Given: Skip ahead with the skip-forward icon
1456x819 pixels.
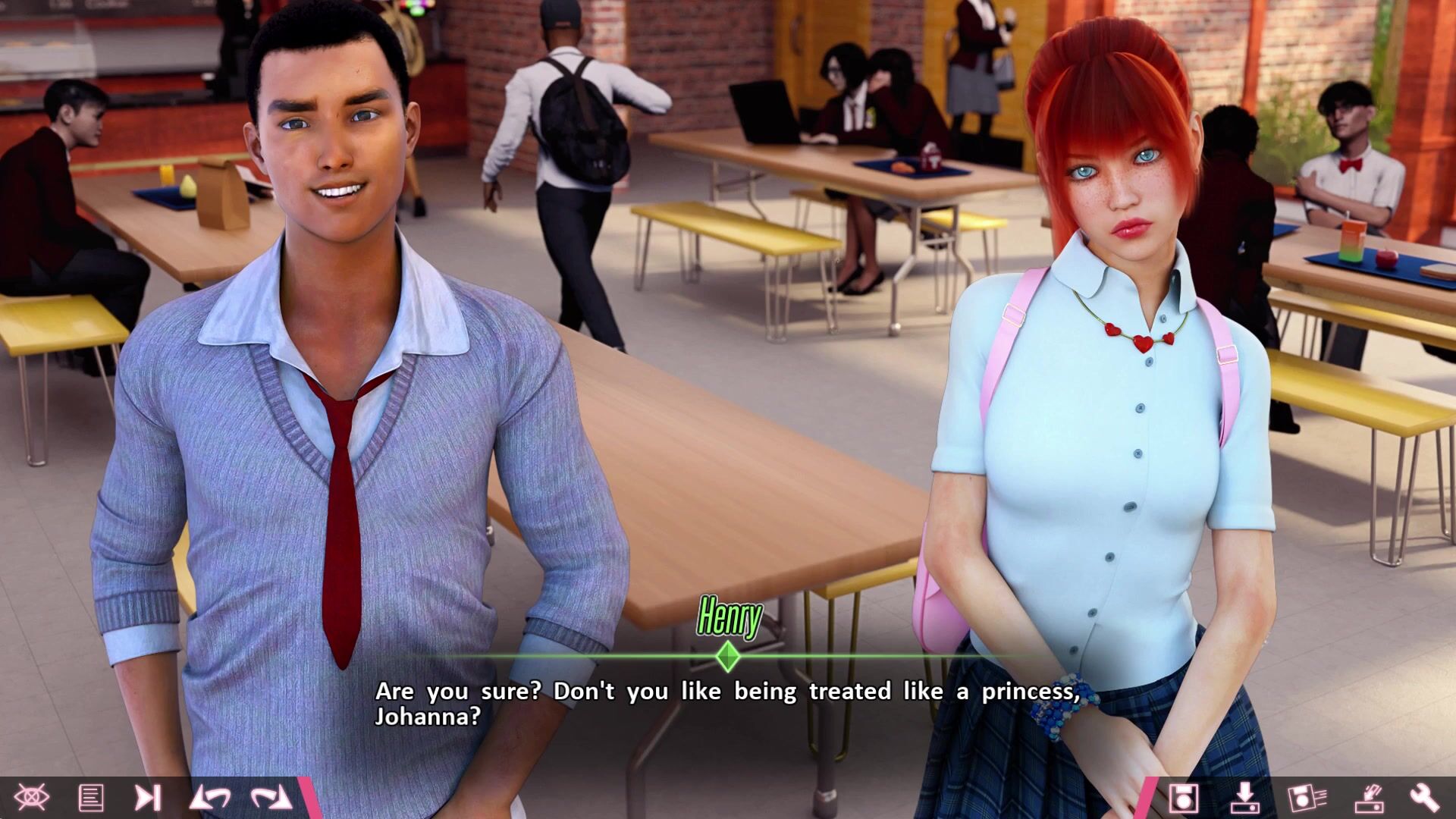Looking at the screenshot, I should tap(148, 798).
